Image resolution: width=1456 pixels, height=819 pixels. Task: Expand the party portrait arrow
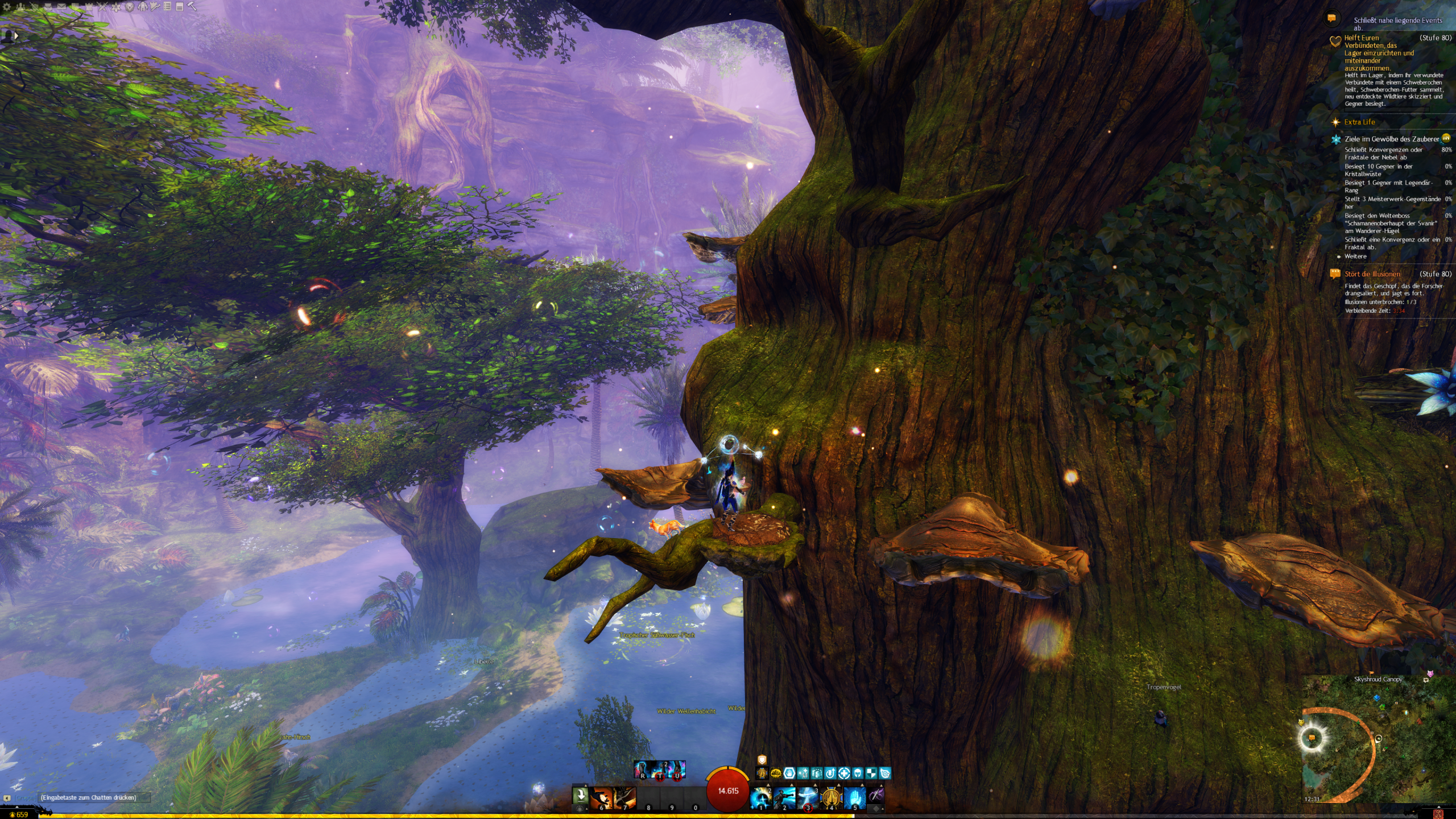click(16, 36)
